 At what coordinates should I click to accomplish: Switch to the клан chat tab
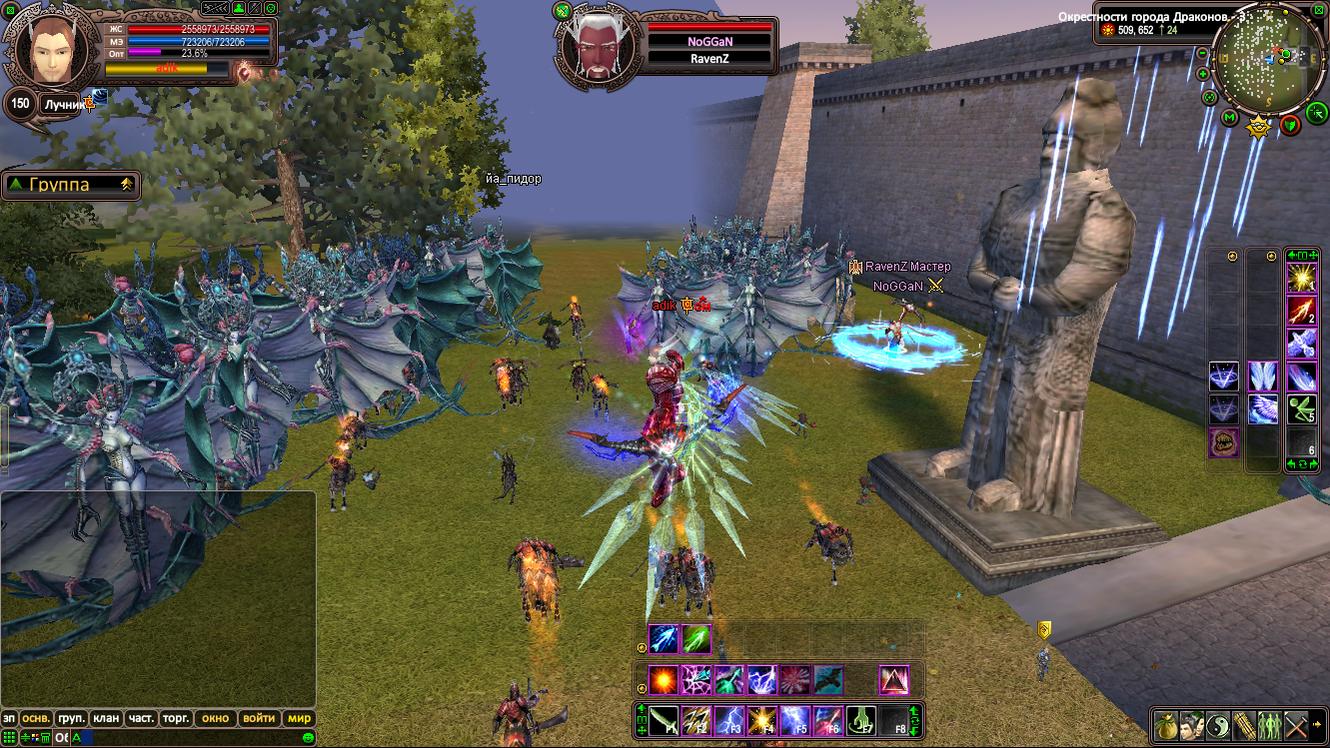105,718
